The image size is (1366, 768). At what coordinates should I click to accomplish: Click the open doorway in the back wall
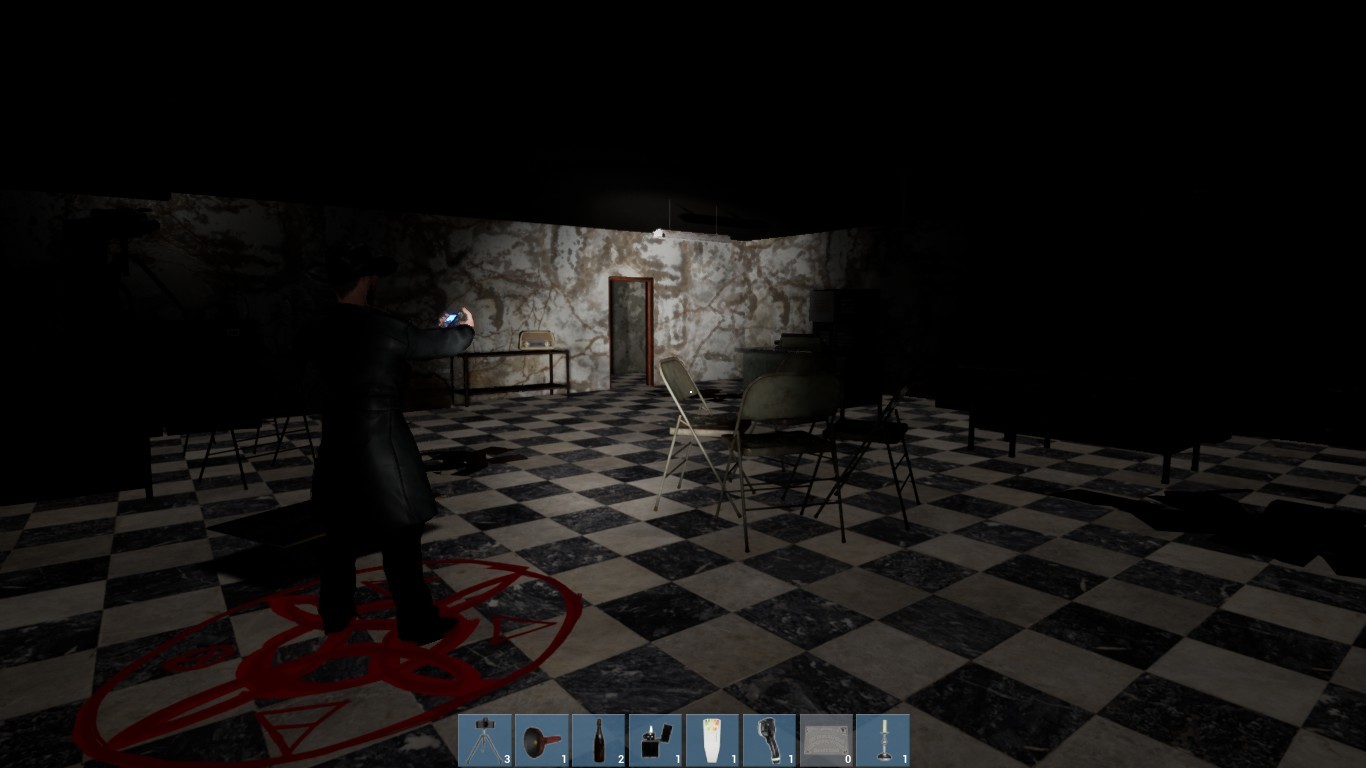pyautogui.click(x=630, y=330)
